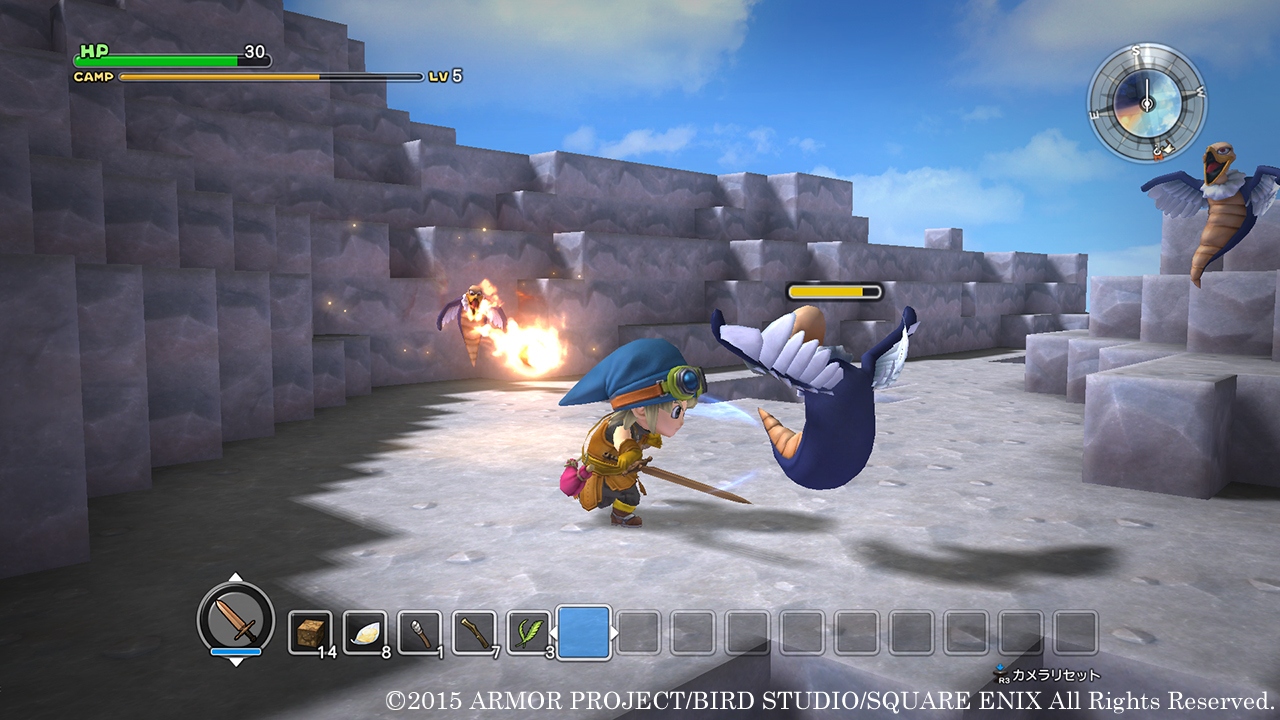Toggle the left arrow on the selected hotbar slot
Viewport: 1280px width, 720px height.
point(555,633)
